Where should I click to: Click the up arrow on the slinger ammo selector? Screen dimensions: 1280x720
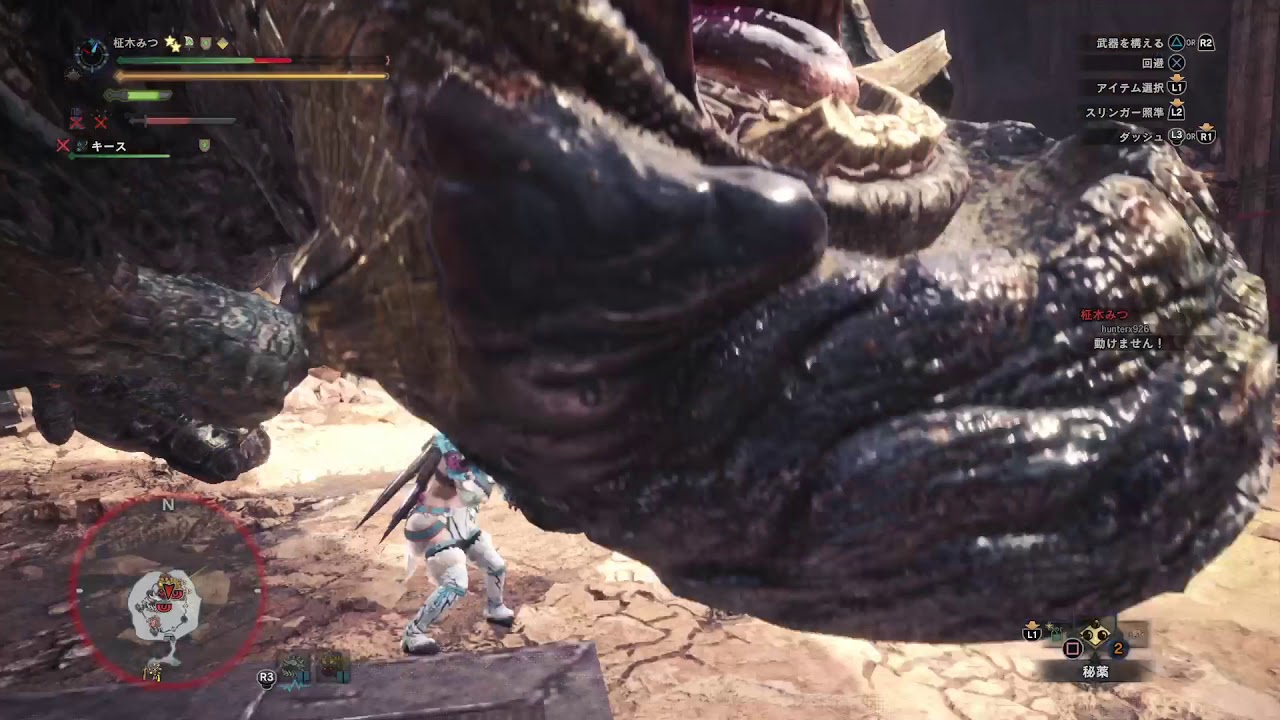click(1097, 622)
